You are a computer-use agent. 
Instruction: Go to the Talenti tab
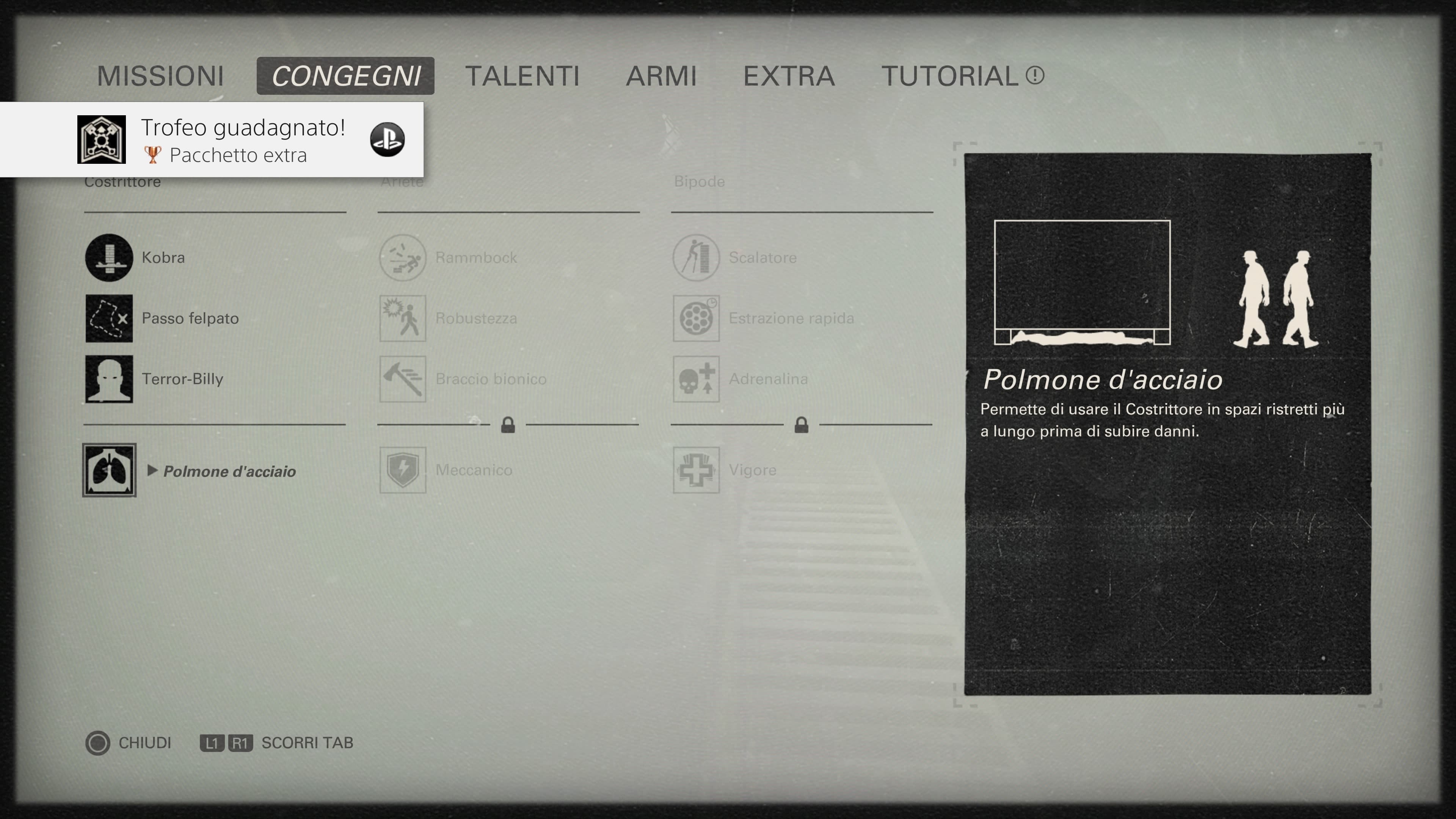pos(522,76)
